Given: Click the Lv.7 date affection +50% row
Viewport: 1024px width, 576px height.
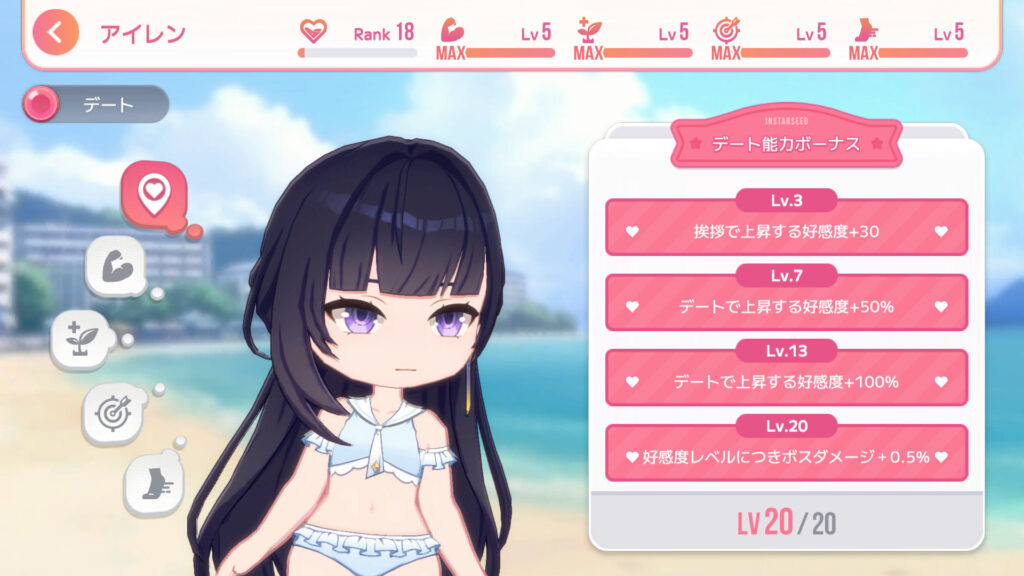Looking at the screenshot, I should click(x=786, y=304).
